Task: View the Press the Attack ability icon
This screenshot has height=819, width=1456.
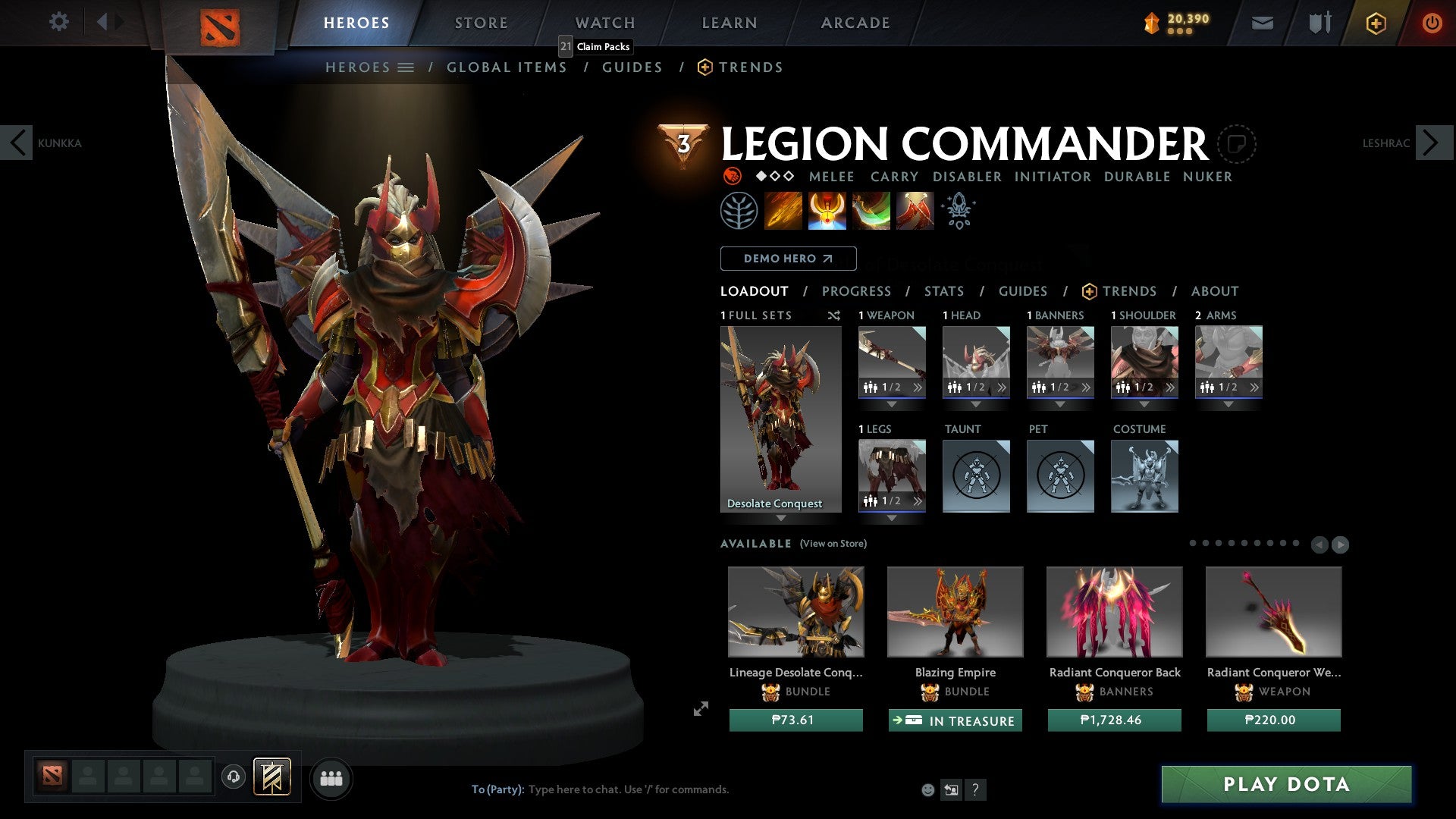Action: (827, 210)
